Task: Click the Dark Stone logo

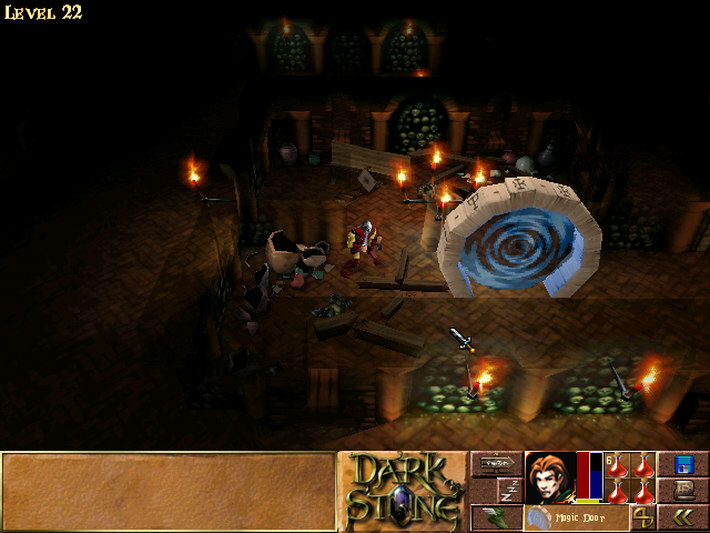Action: (x=402, y=491)
